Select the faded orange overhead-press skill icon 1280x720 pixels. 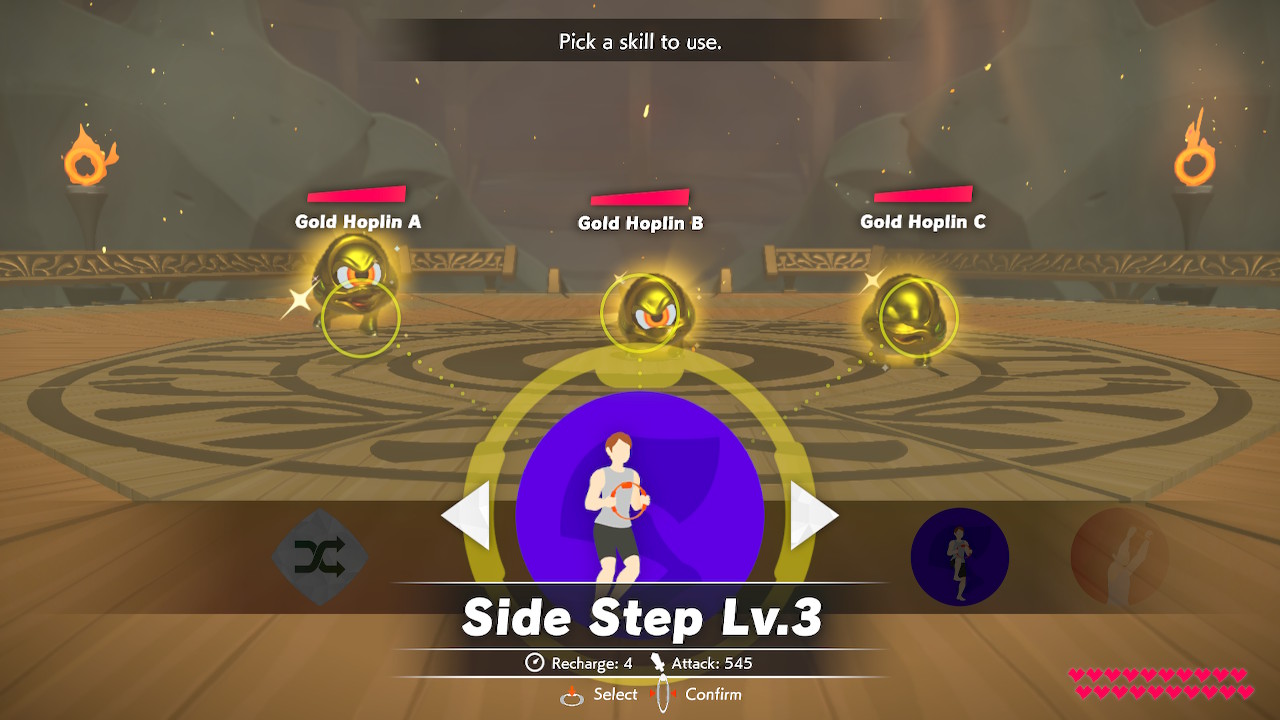1120,556
